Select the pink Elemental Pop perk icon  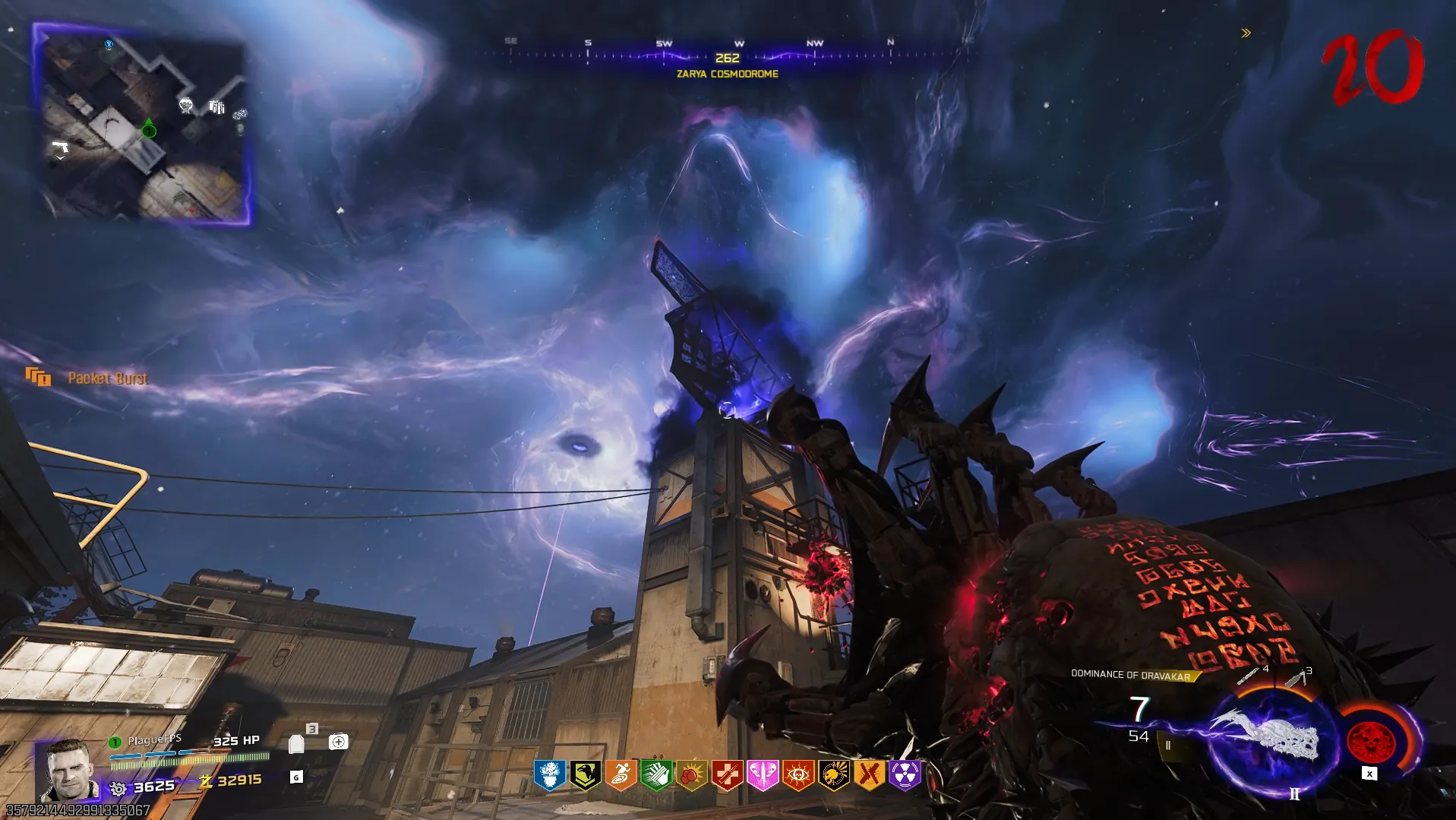click(763, 775)
